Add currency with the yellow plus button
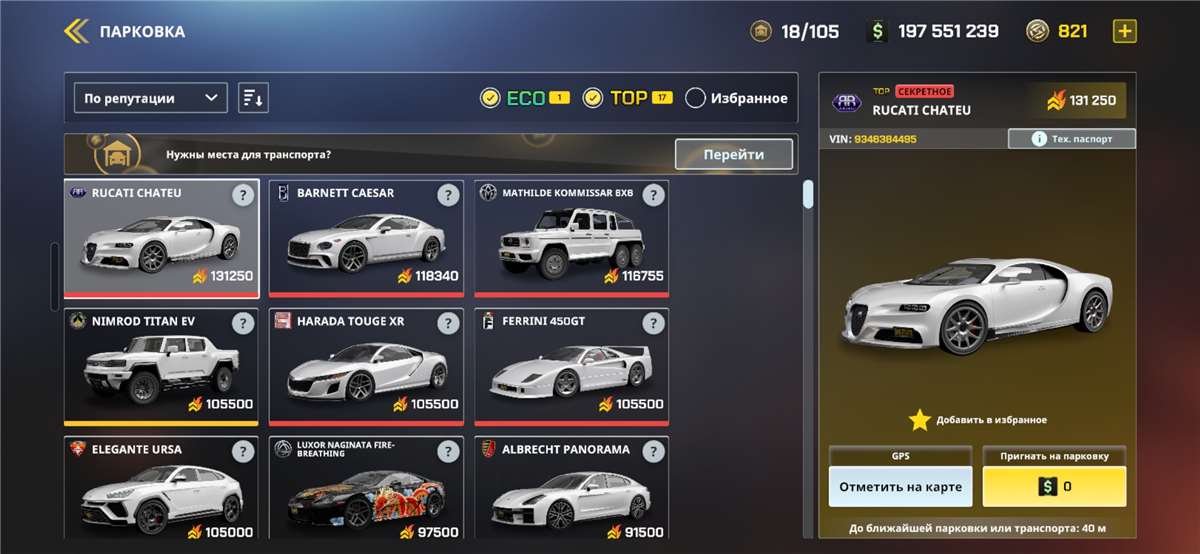 coord(1125,31)
